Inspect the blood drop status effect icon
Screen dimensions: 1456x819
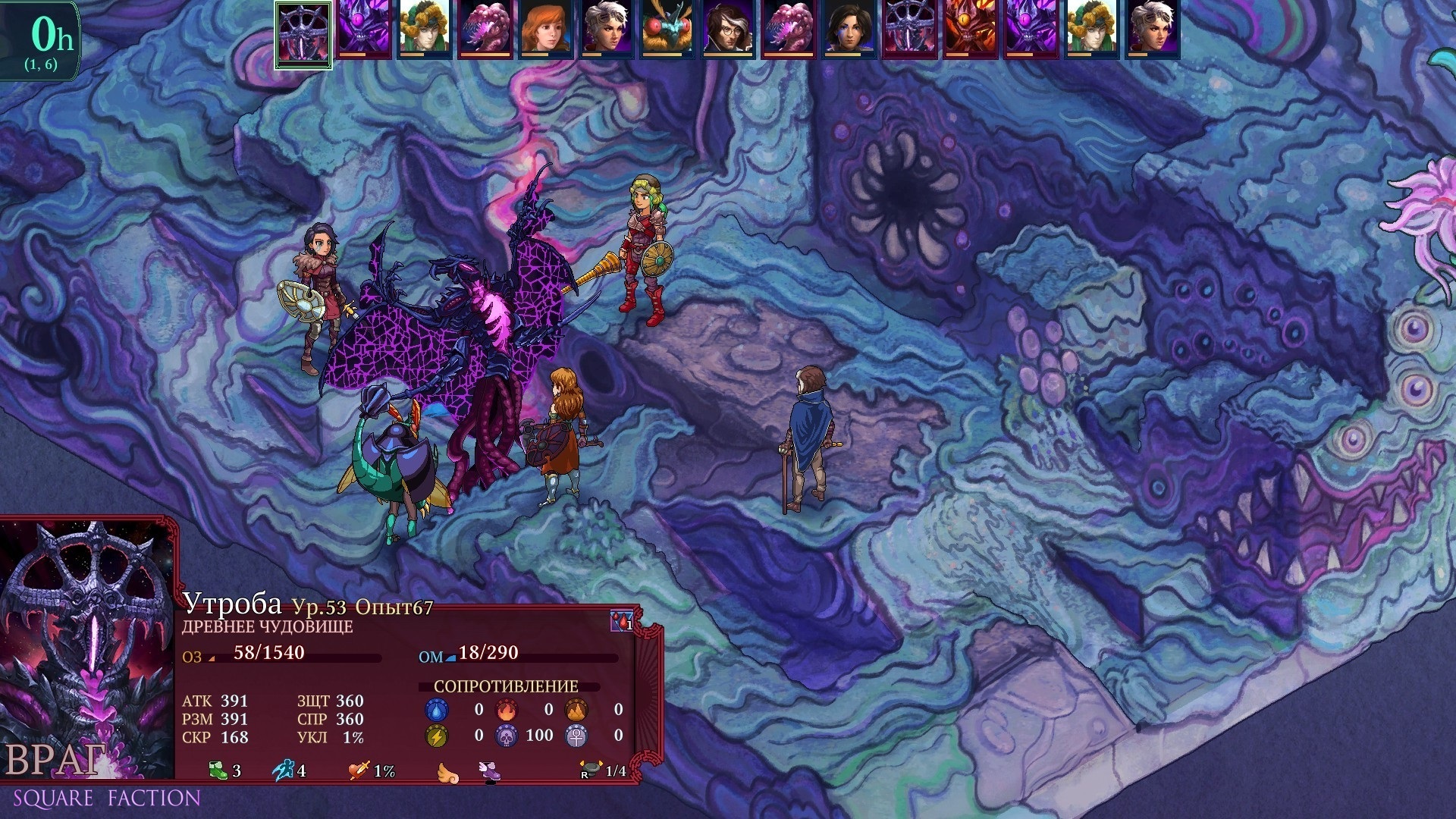point(622,622)
